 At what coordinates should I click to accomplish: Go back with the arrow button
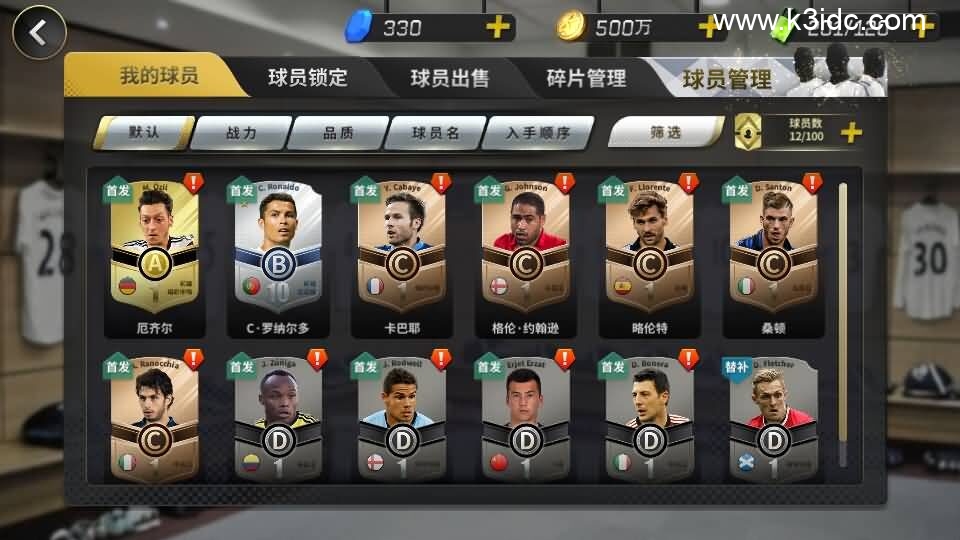click(x=39, y=32)
